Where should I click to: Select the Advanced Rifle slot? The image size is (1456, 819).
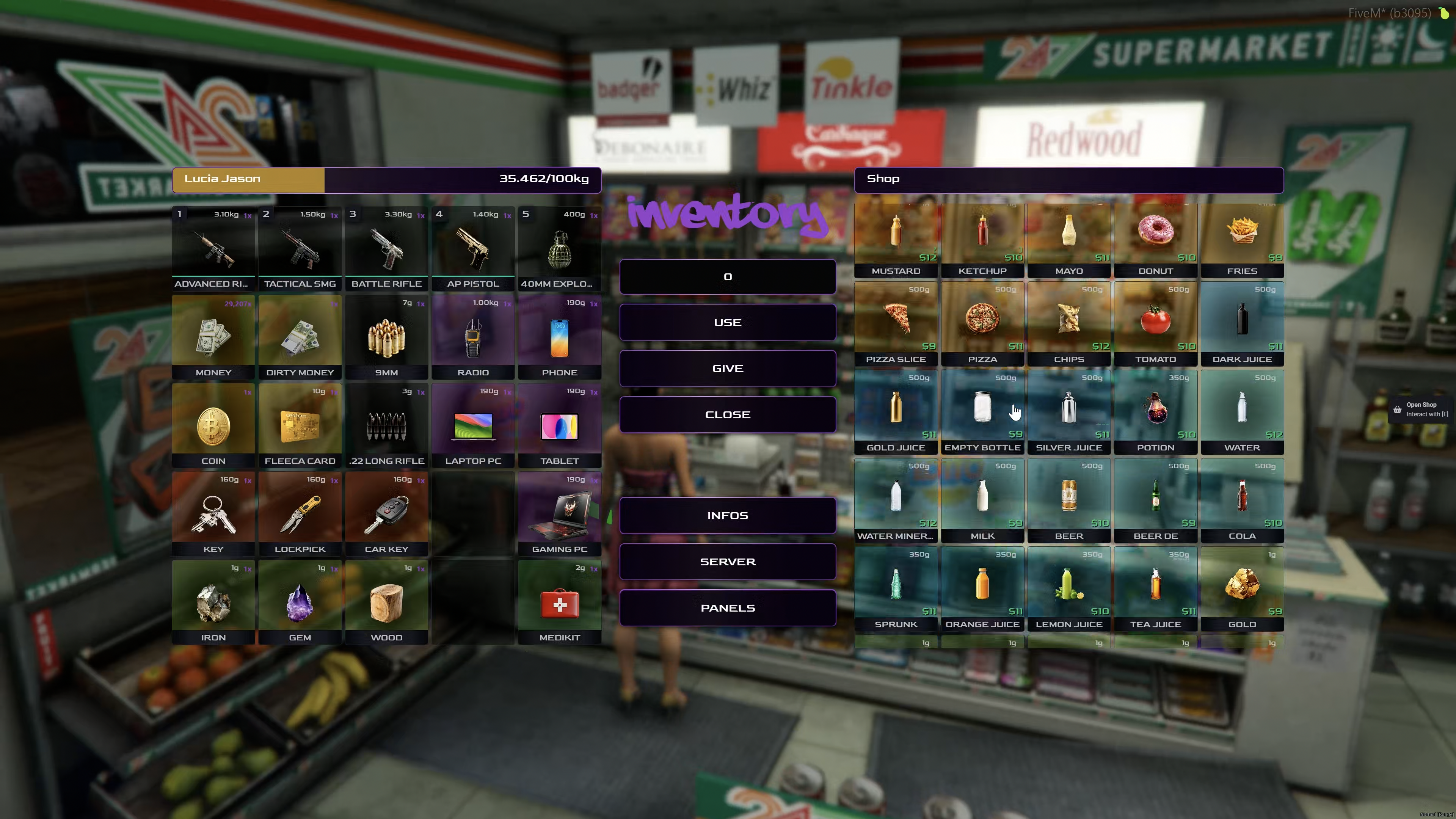click(x=213, y=249)
